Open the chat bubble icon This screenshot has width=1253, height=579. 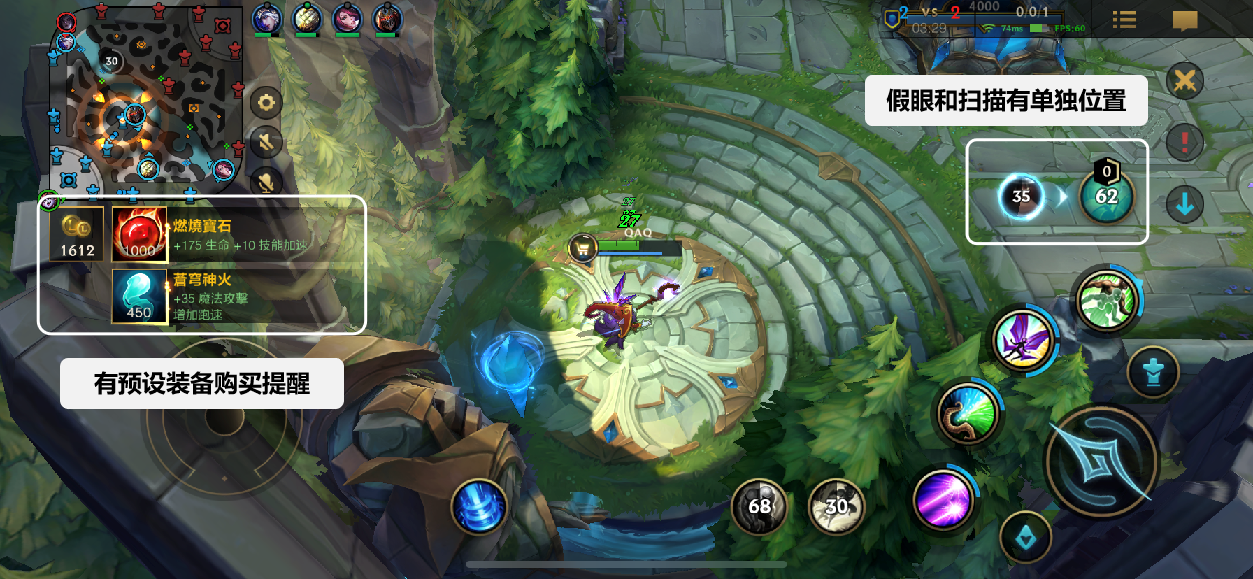click(x=1185, y=20)
